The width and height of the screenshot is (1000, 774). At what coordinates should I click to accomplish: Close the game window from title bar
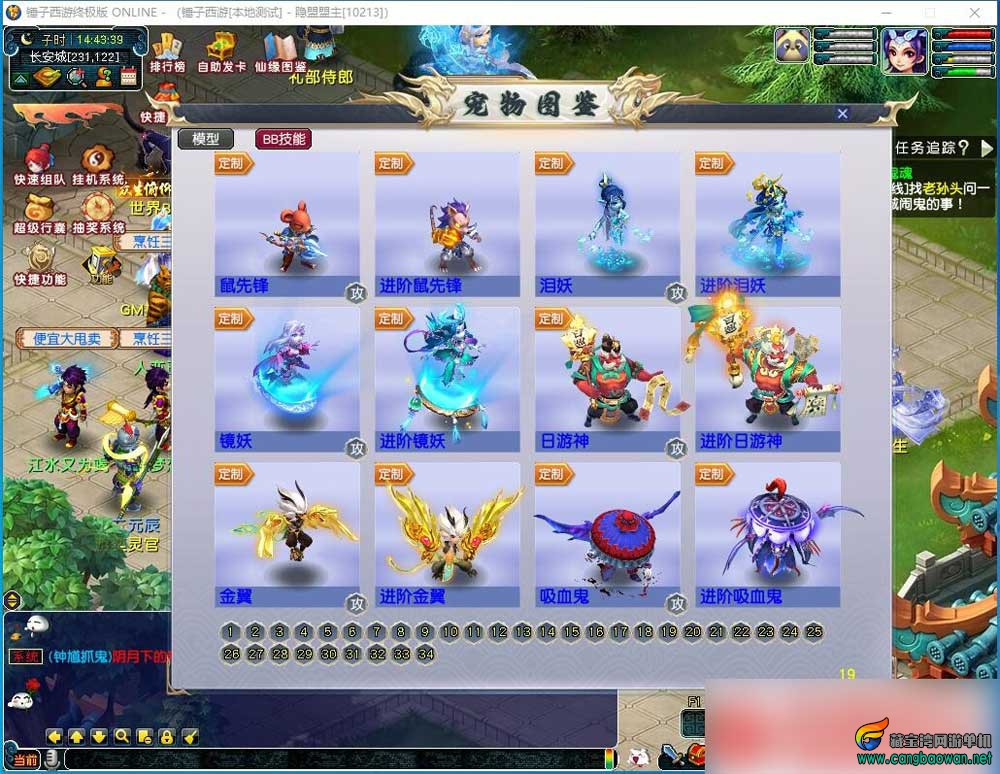pos(975,12)
